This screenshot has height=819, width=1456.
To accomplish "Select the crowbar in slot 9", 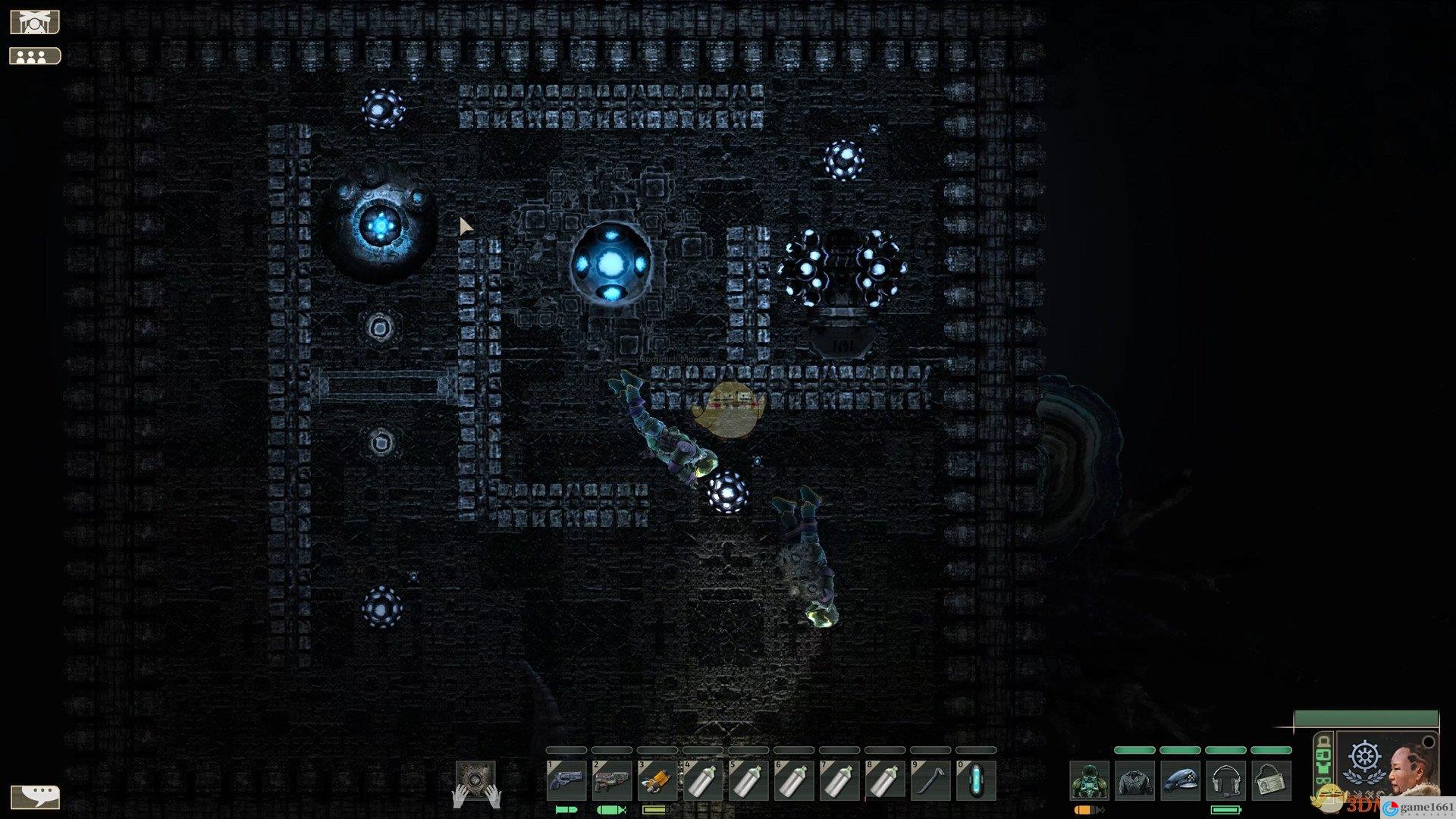I will tap(930, 780).
